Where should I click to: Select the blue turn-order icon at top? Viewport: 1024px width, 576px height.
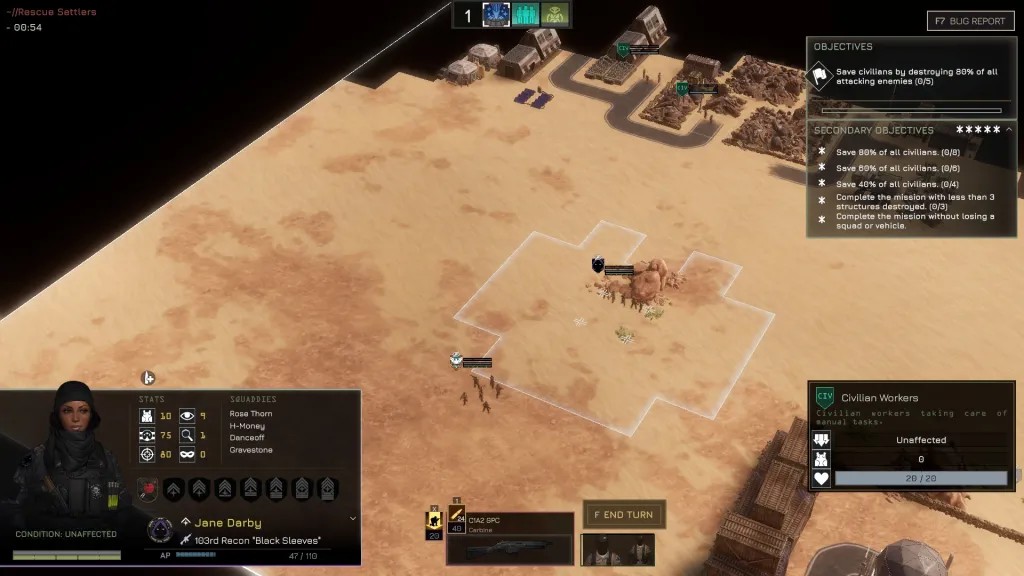click(x=497, y=15)
